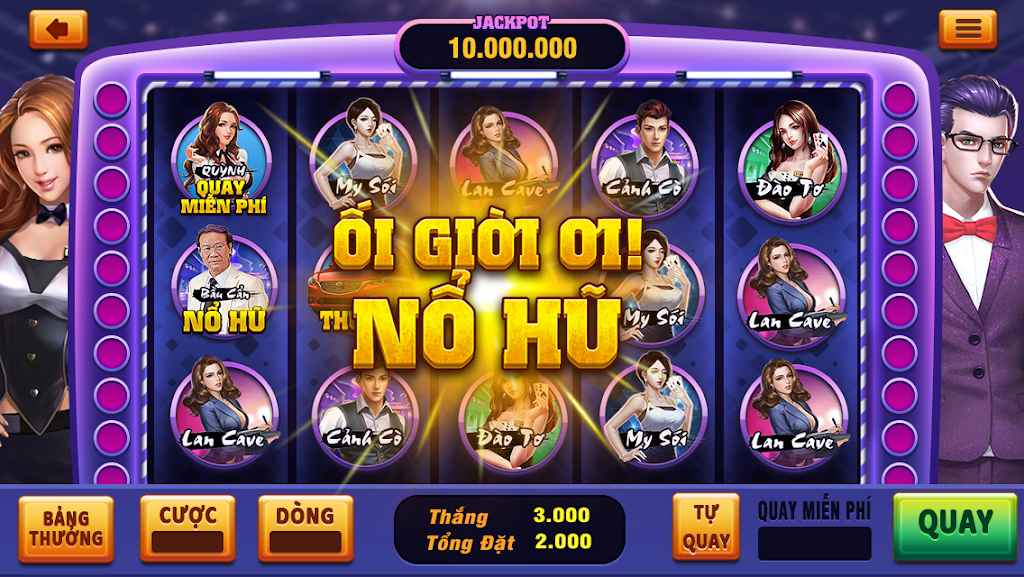Change the bet with the CƯỢC button

(187, 527)
